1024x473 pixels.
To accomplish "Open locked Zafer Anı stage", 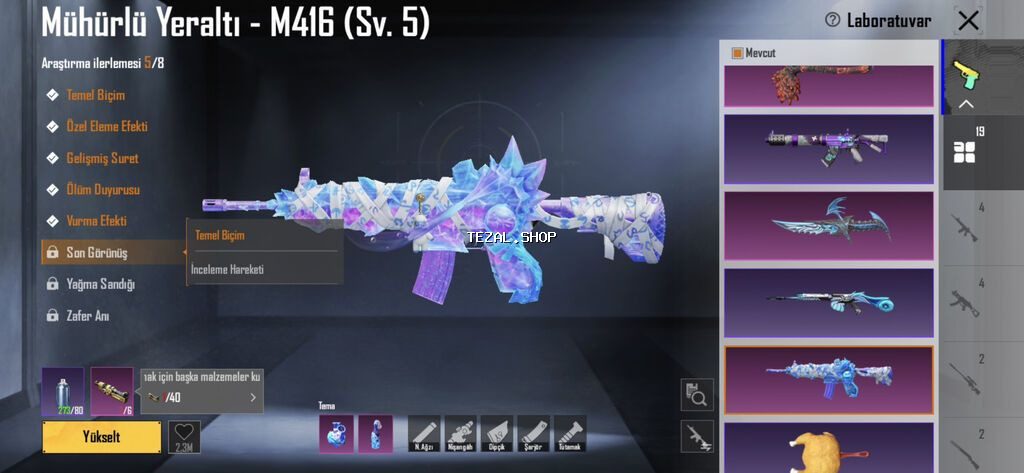I will click(87, 316).
